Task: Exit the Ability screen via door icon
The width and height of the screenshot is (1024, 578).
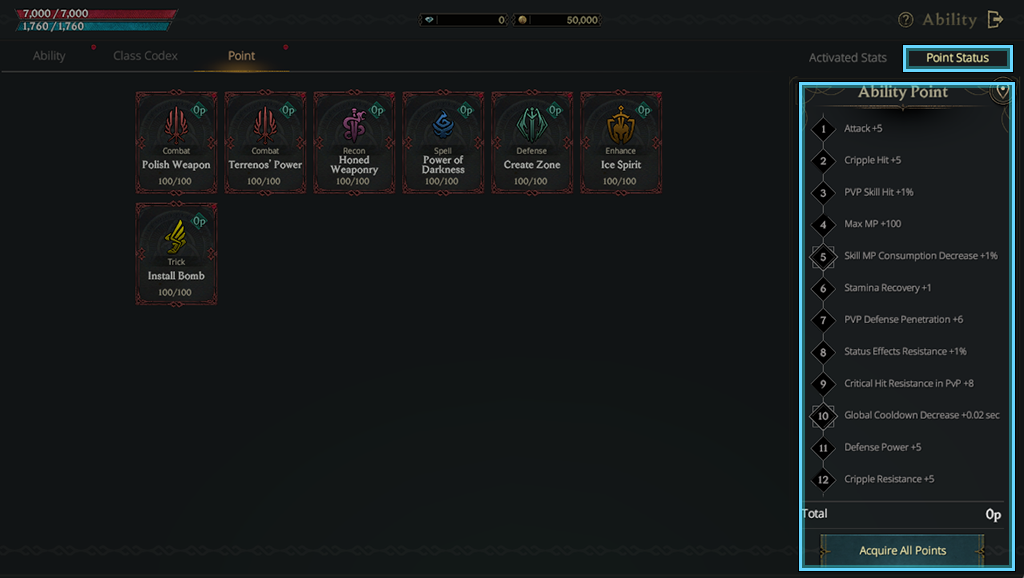Action: click(995, 20)
